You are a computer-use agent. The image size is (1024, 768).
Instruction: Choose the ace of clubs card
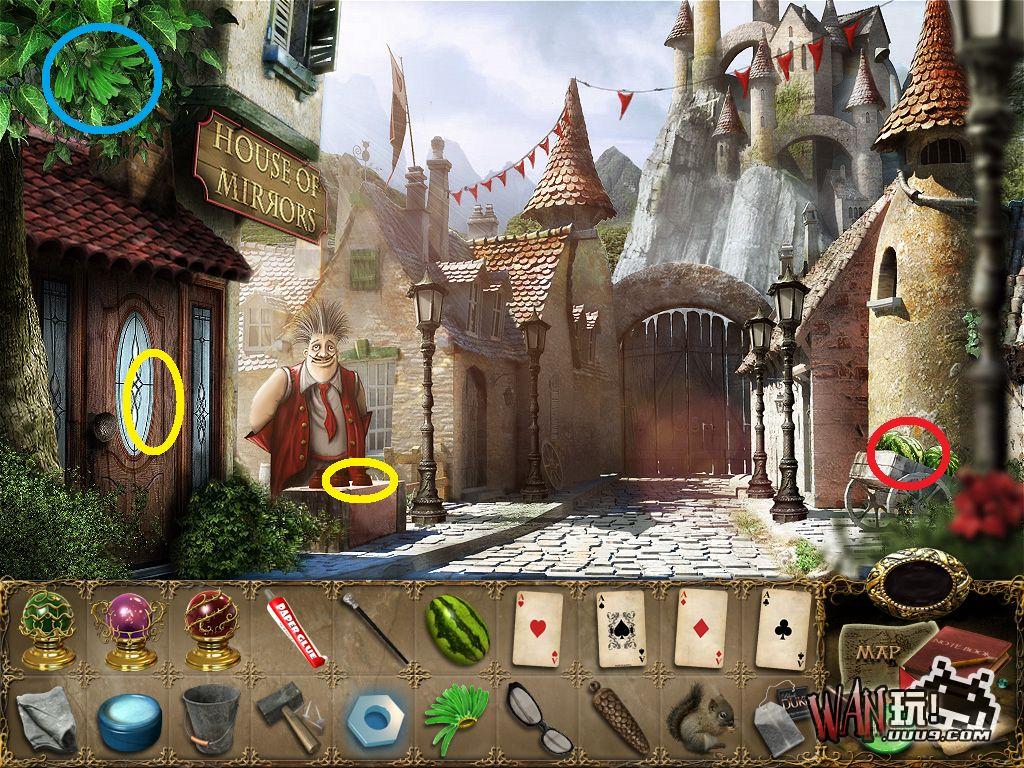click(783, 628)
